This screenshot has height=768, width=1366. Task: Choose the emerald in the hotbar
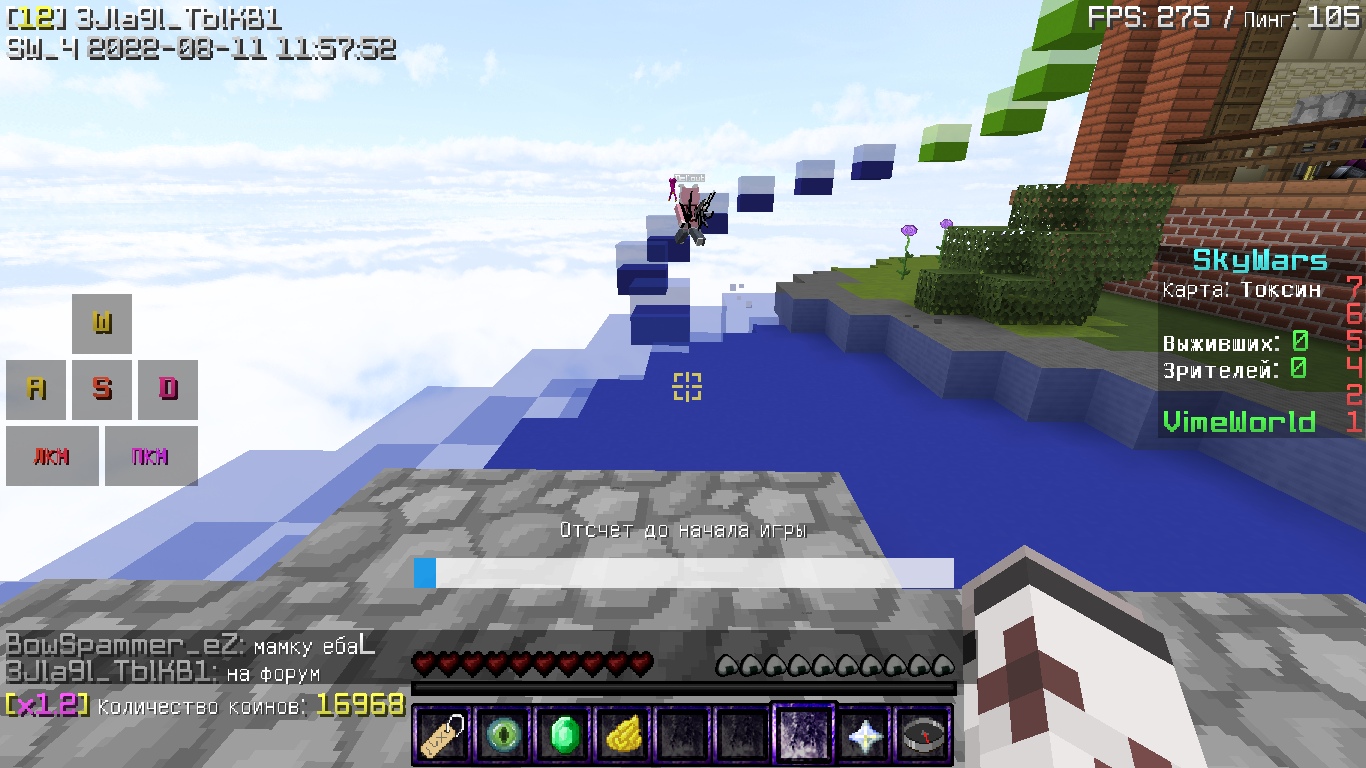[x=562, y=736]
